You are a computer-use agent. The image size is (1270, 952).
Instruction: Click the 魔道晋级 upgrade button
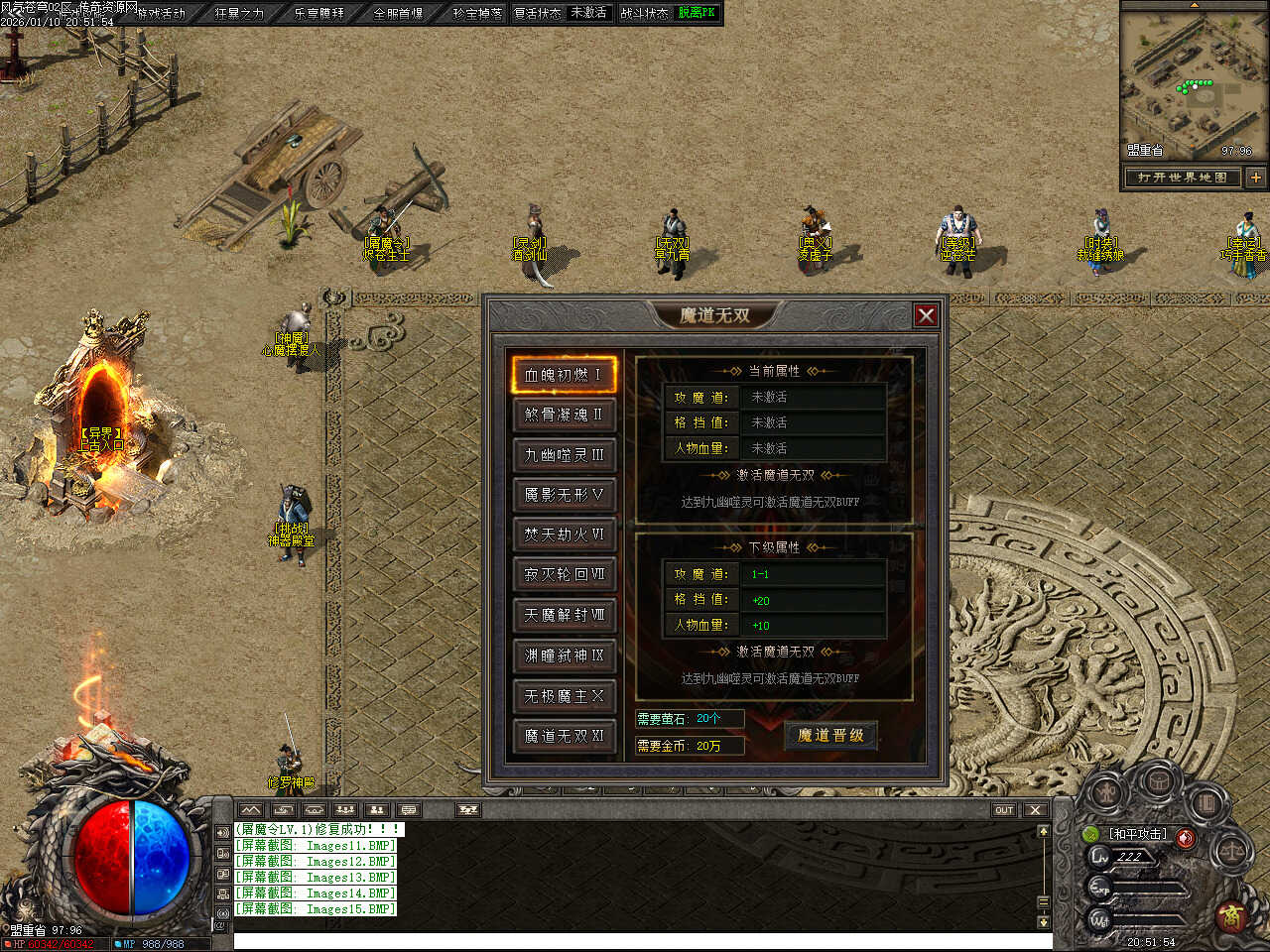pos(830,736)
